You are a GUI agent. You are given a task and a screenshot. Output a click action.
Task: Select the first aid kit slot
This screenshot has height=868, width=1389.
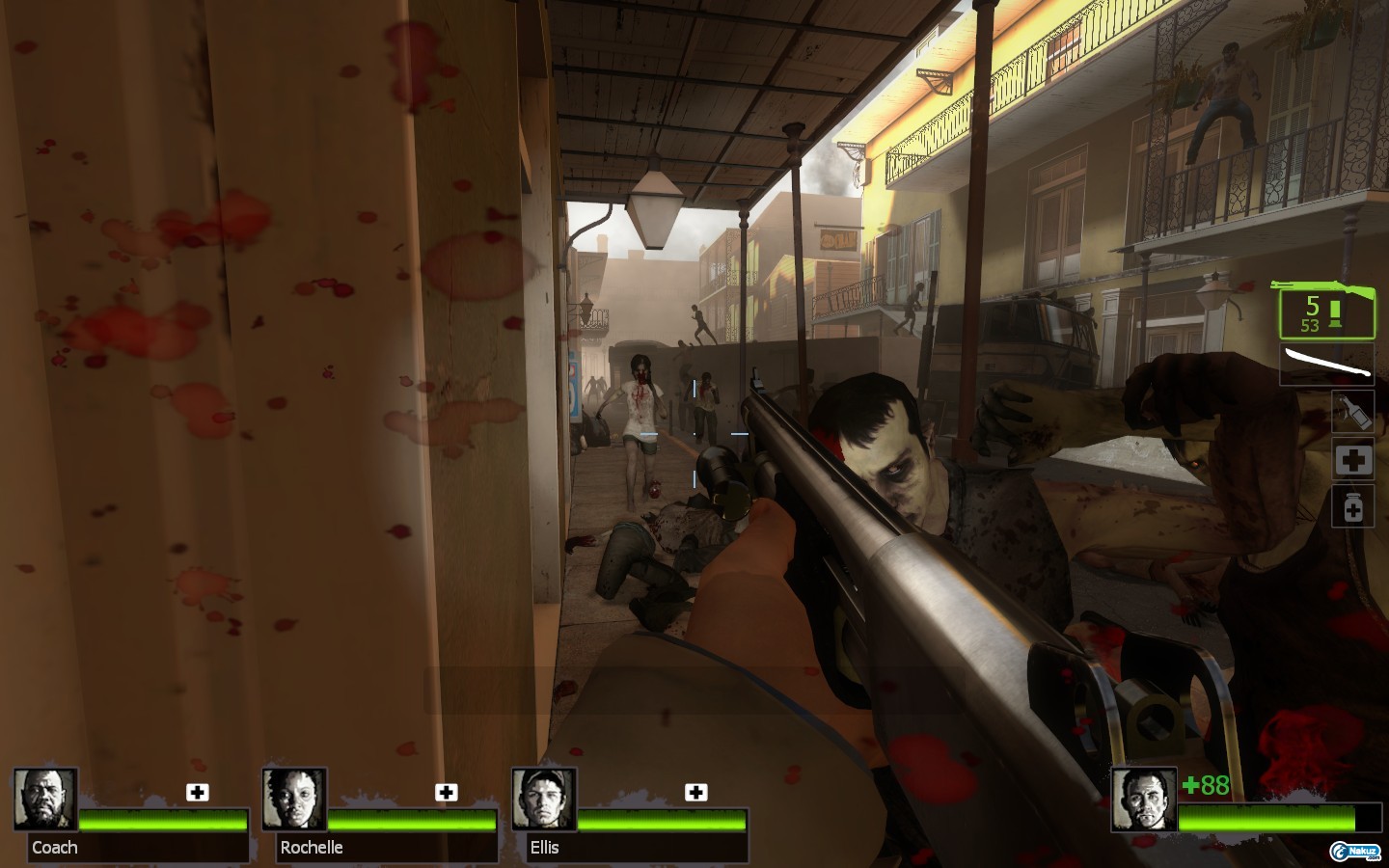1353,460
